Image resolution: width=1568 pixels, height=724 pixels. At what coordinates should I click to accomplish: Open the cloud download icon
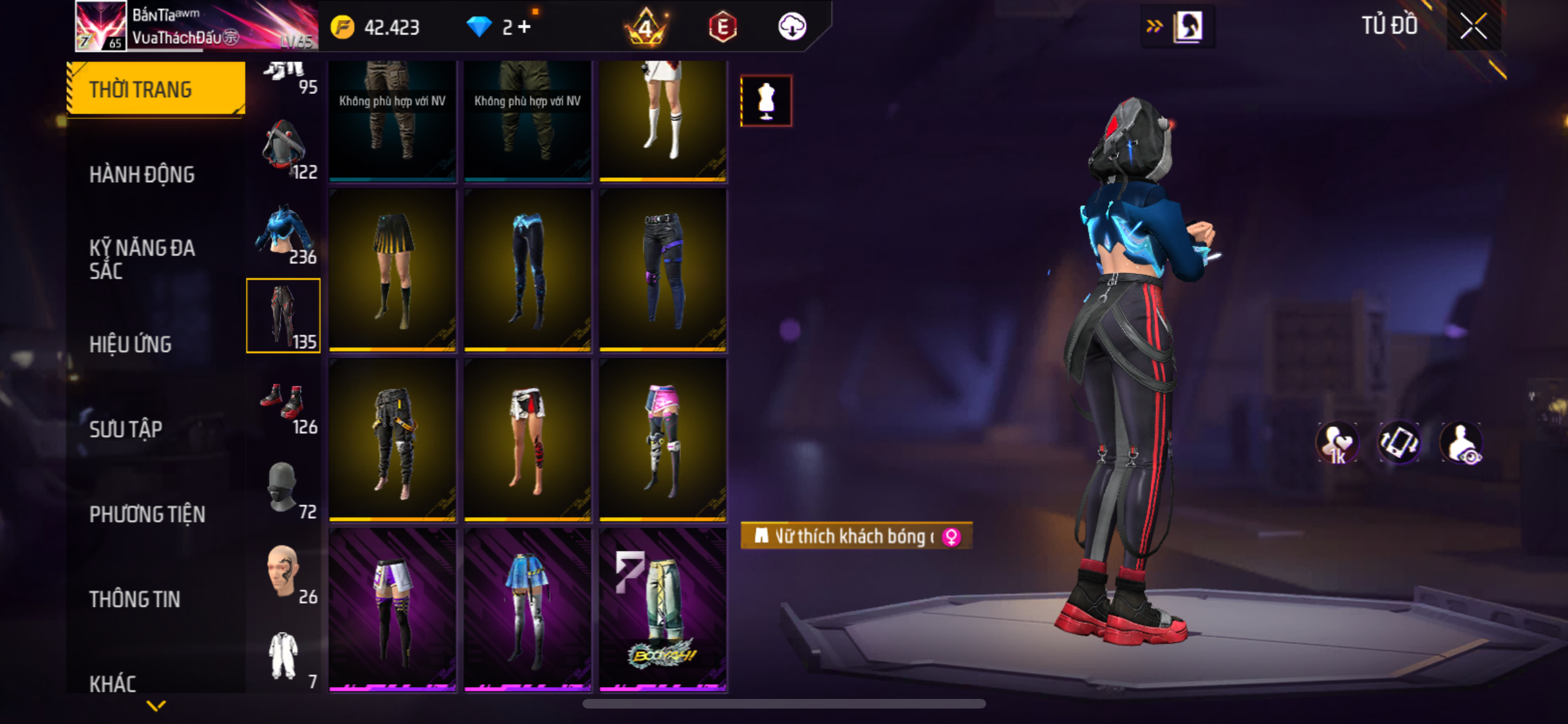click(x=792, y=27)
